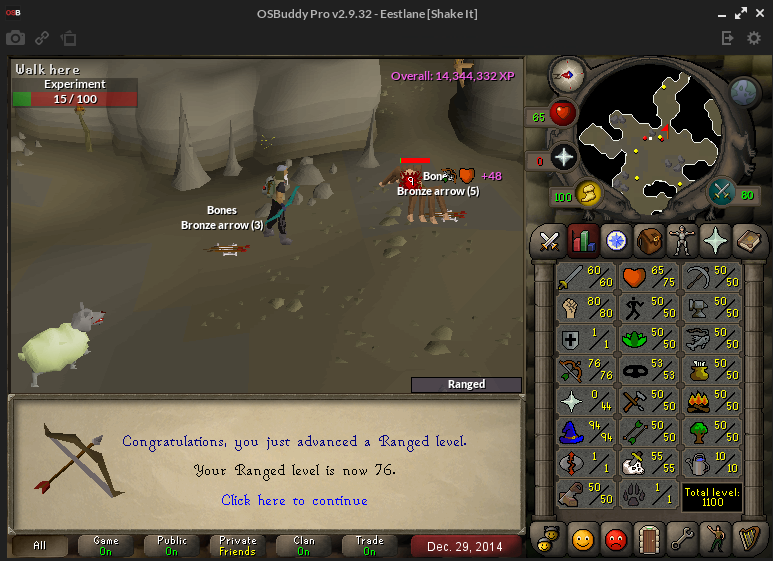Open the logout door tab

[649, 539]
